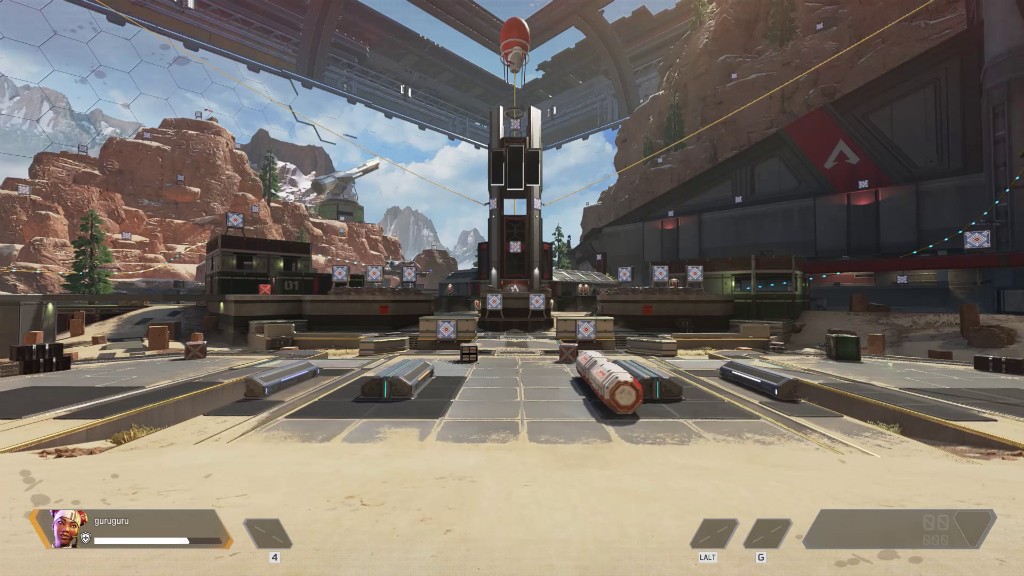Click the empty weapon panel
The width and height of the screenshot is (1024, 576).
click(897, 529)
